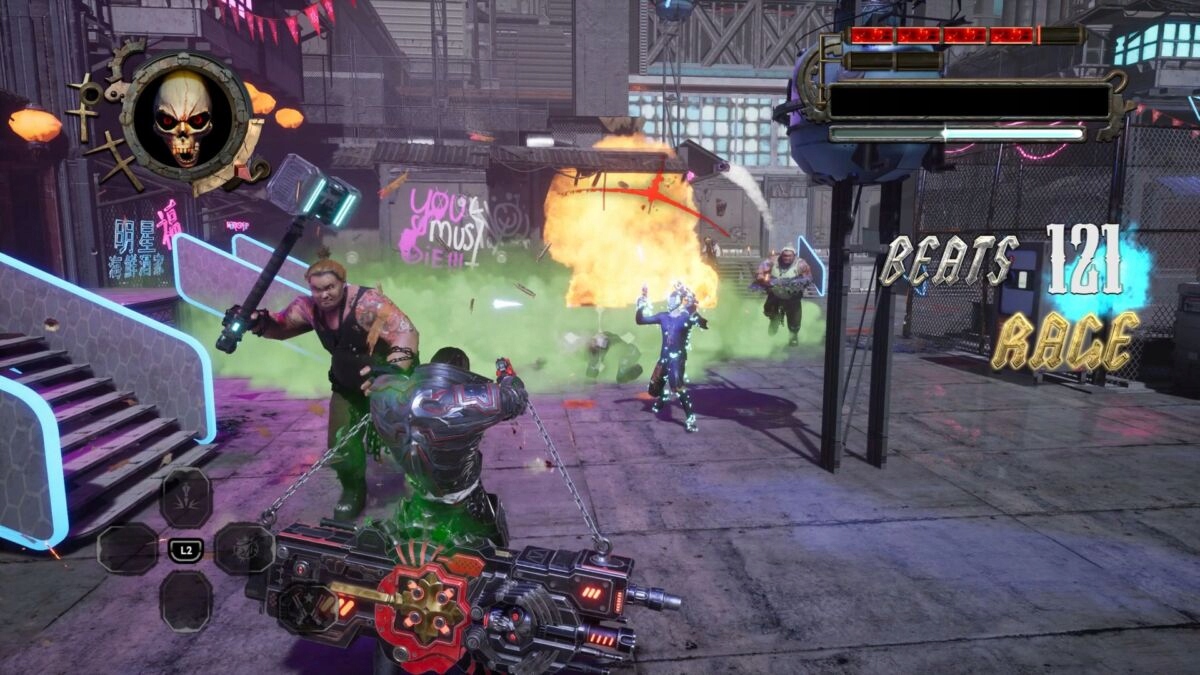Activate the downward dagger burst ability
Viewport: 1200px width, 675px height.
[186, 498]
